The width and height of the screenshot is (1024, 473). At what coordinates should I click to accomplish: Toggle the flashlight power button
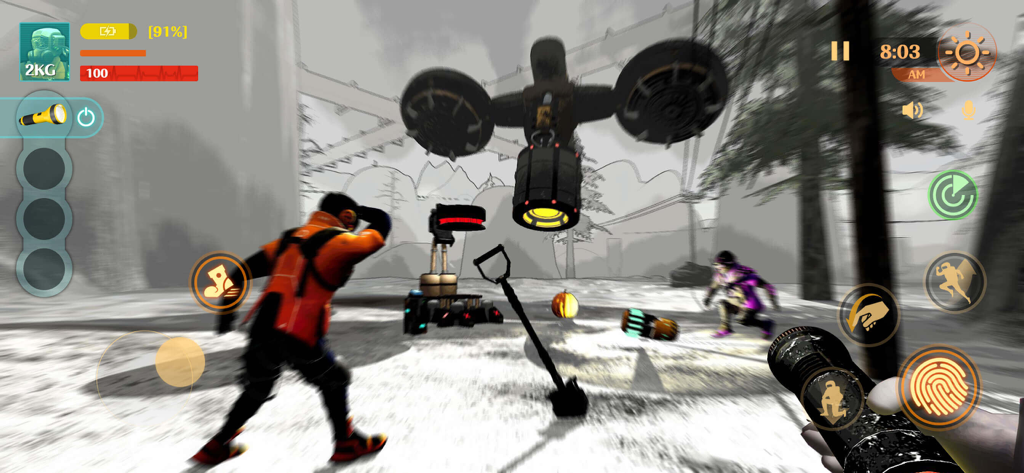86,117
